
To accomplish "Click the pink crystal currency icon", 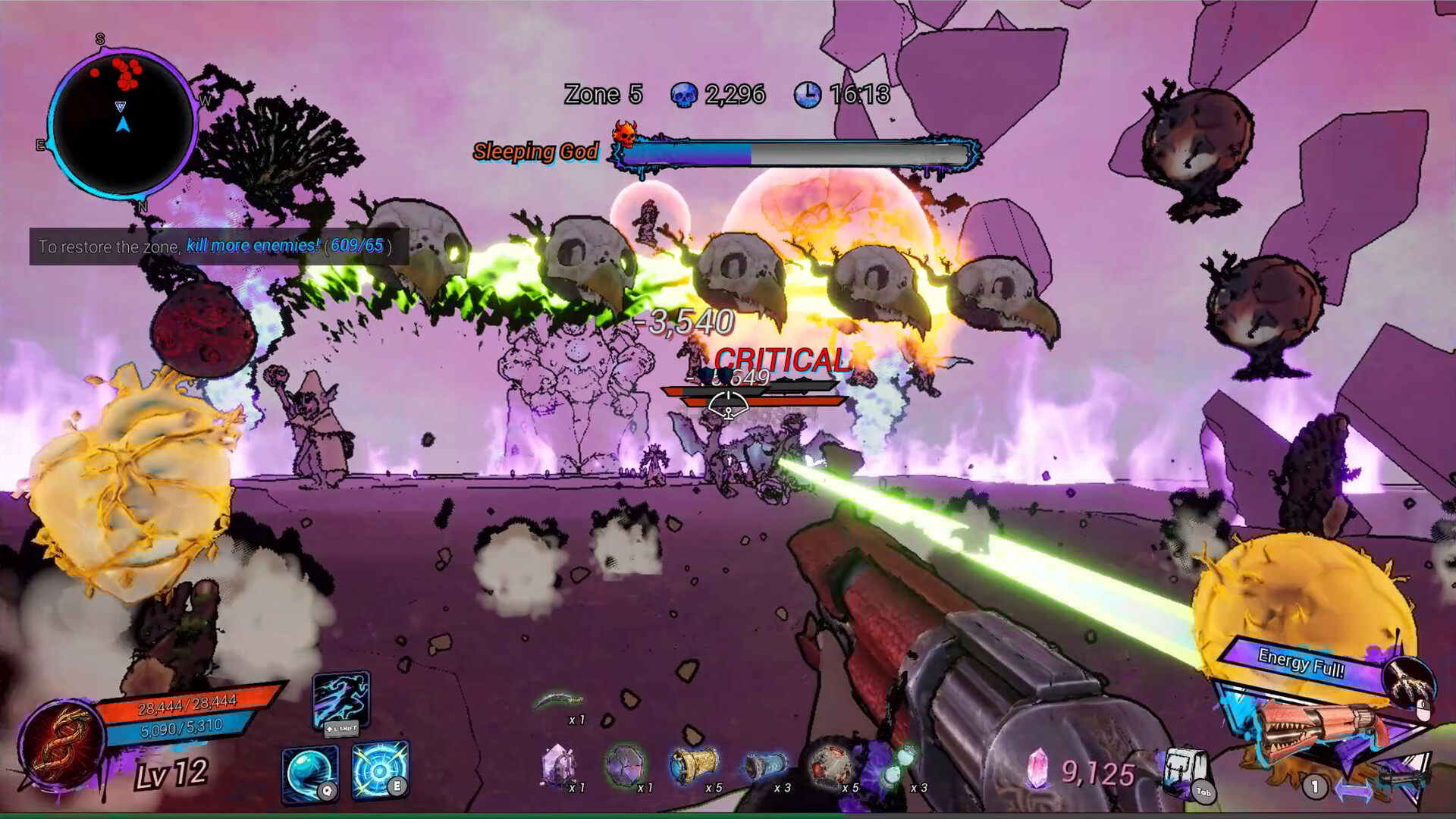I will 1037,770.
